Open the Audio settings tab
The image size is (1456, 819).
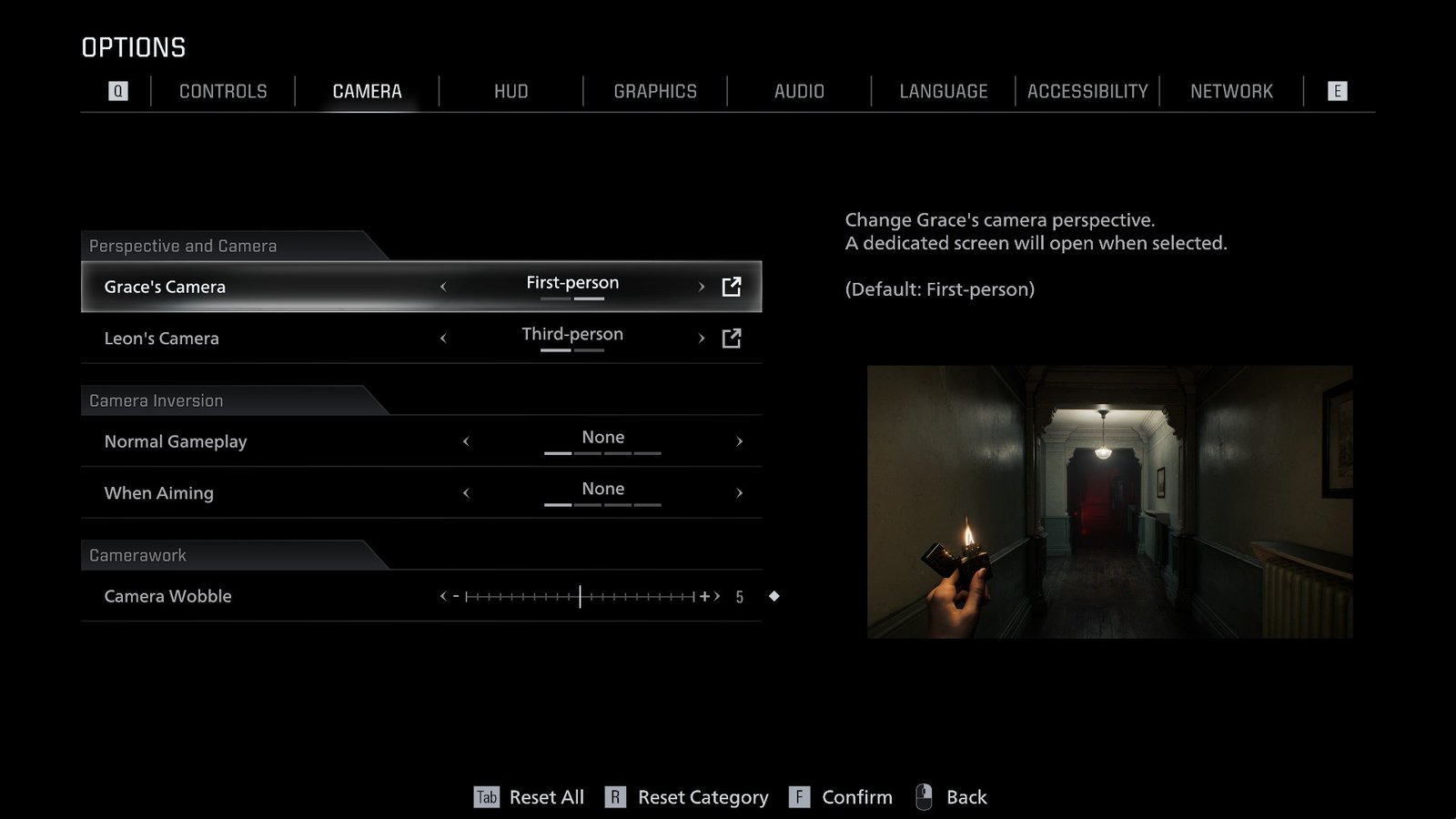click(x=799, y=90)
